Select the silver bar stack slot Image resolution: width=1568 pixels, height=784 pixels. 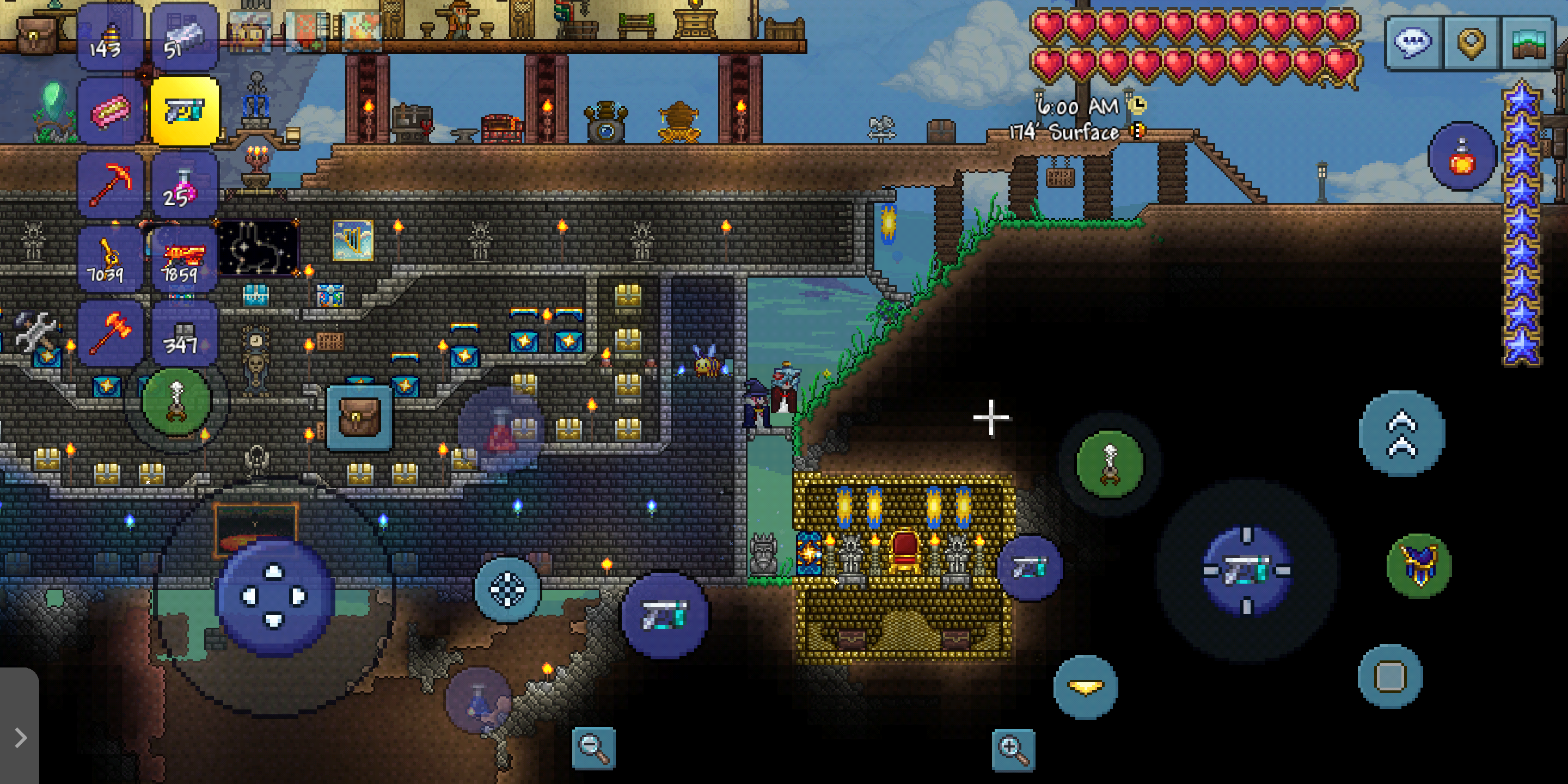point(184,36)
